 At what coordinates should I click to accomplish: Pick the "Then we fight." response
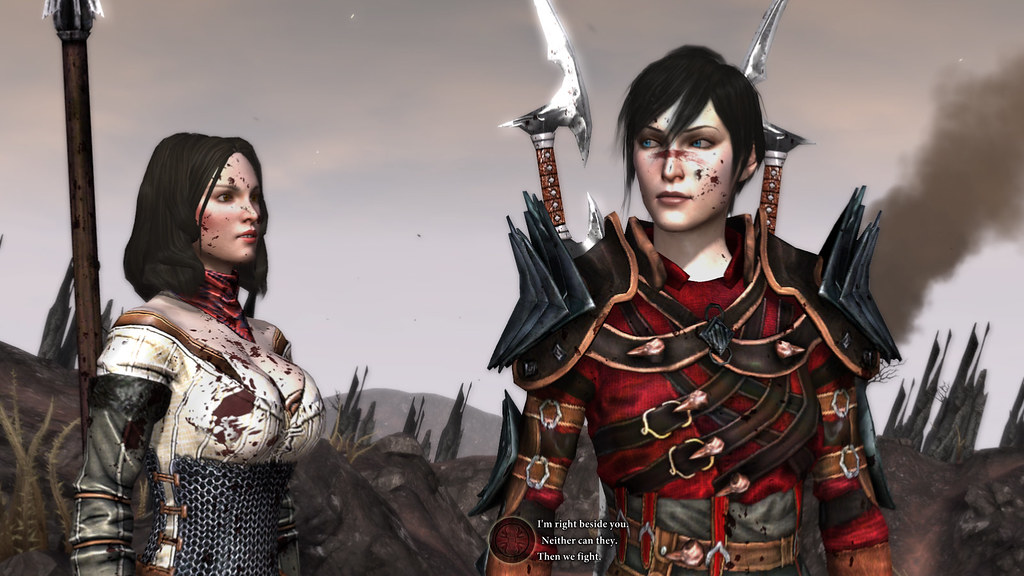[x=569, y=556]
